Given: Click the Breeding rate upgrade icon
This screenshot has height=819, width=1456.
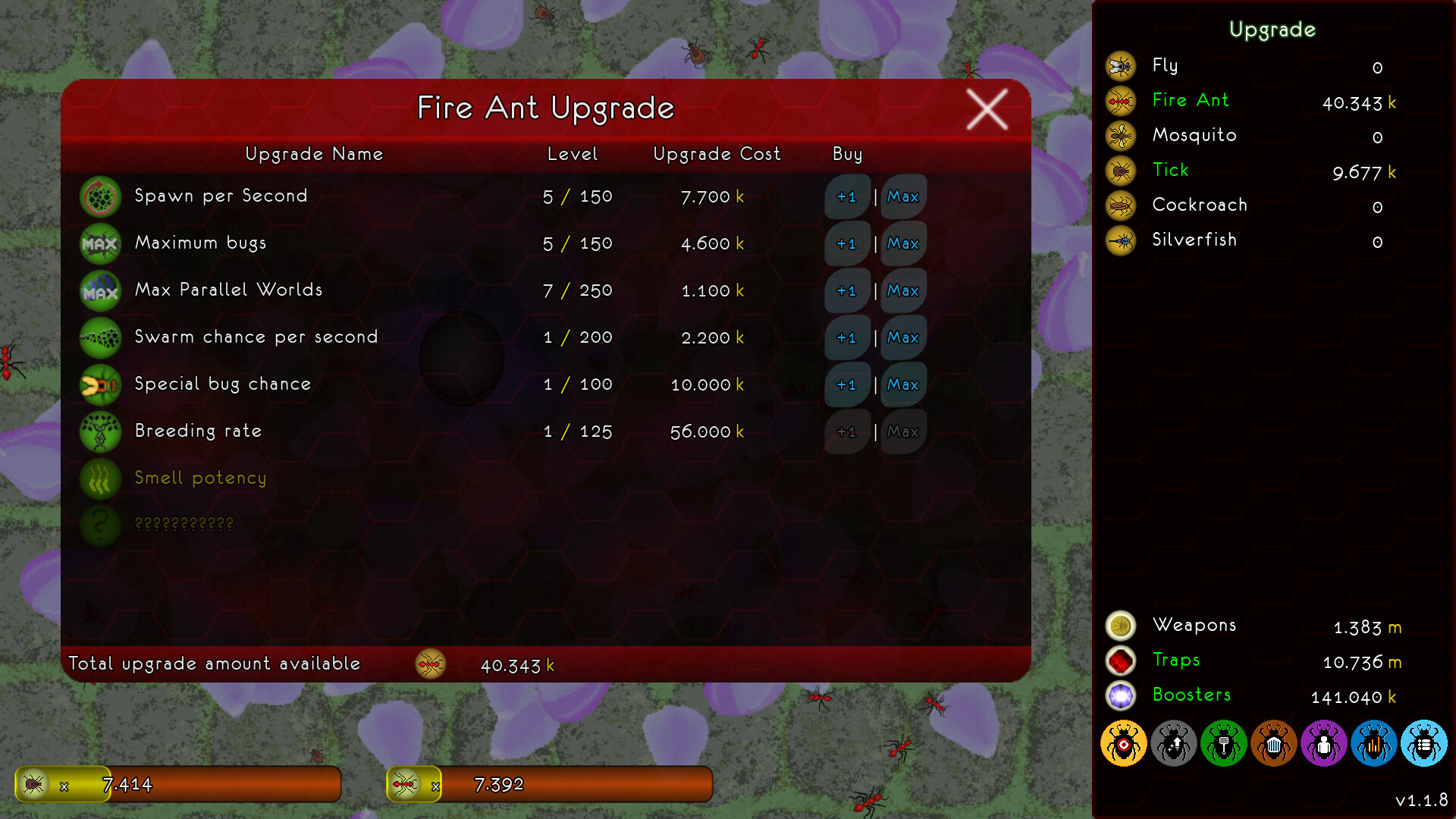Looking at the screenshot, I should point(100,431).
